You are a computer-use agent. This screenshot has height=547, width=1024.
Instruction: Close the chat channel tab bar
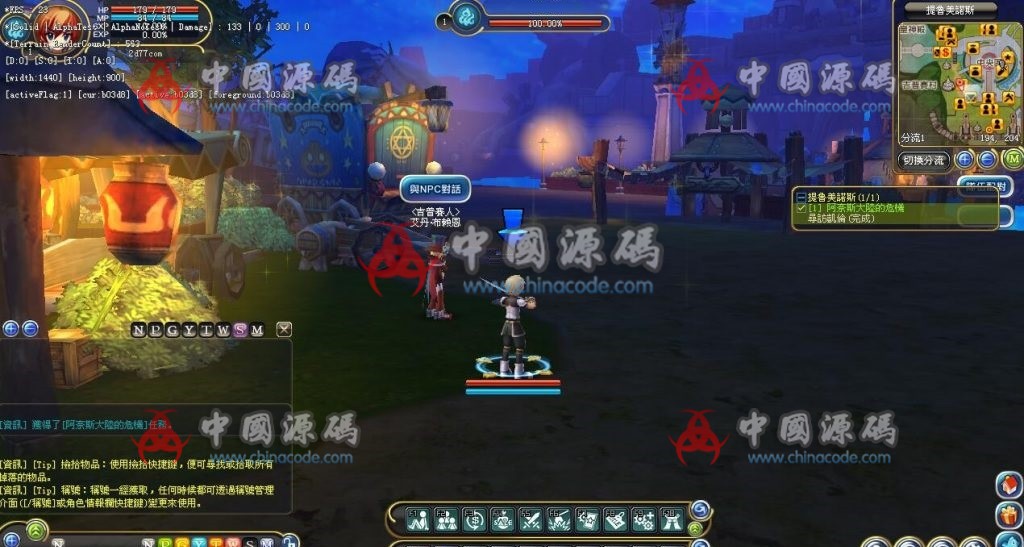tap(285, 329)
